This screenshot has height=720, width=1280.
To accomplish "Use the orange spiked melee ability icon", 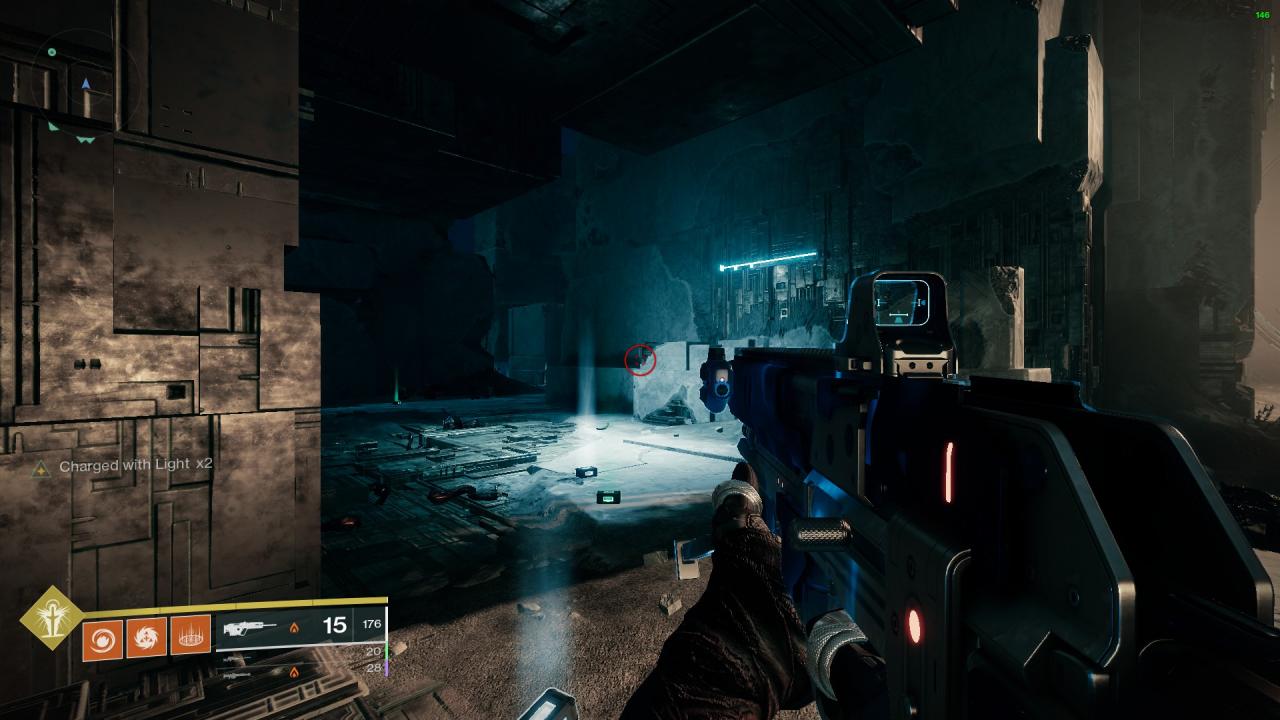I will (146, 636).
